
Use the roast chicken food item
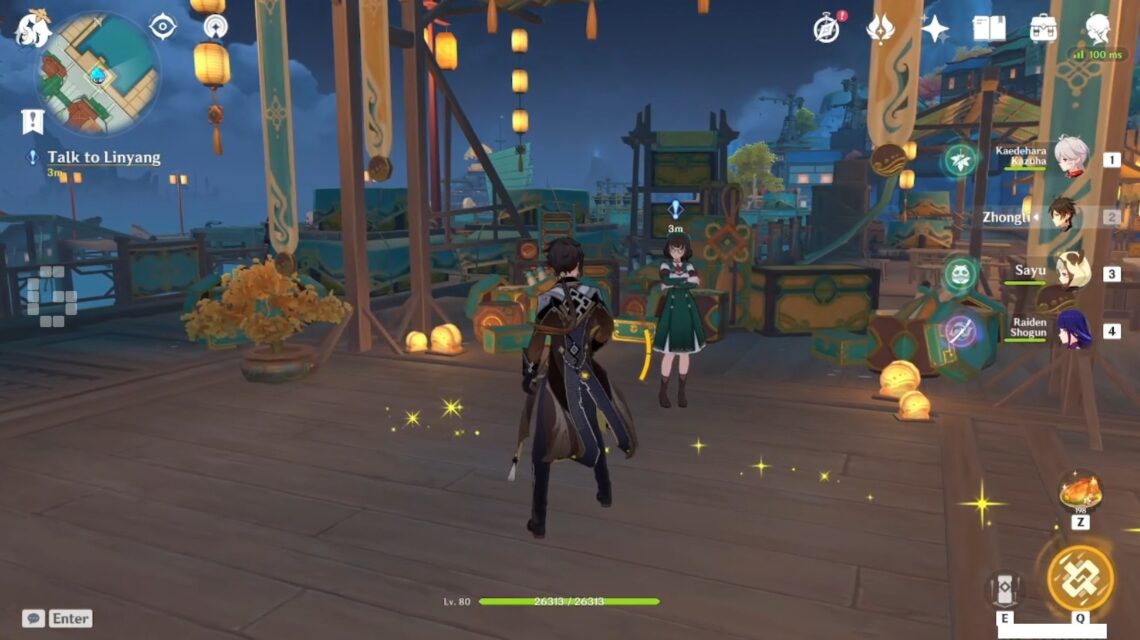click(x=1080, y=493)
